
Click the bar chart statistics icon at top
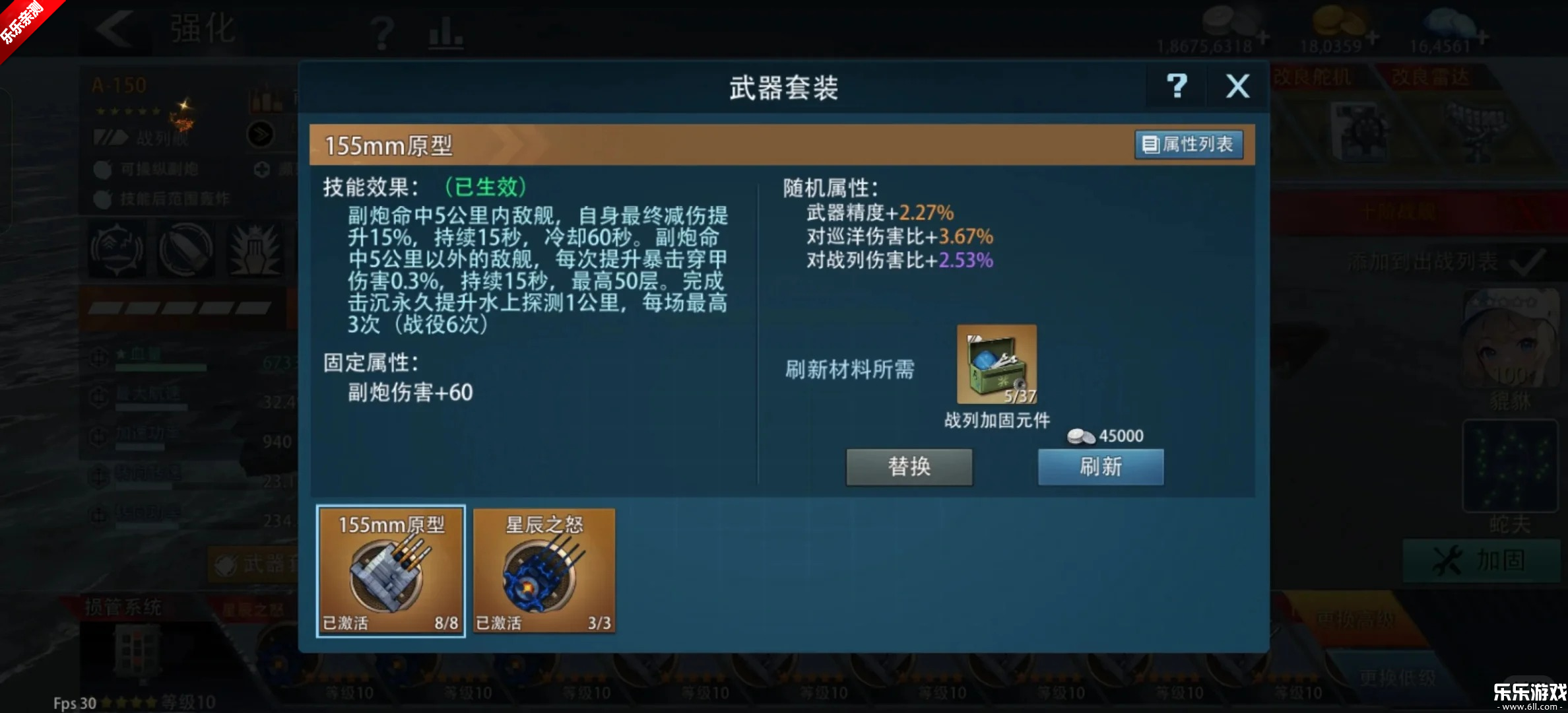(445, 33)
